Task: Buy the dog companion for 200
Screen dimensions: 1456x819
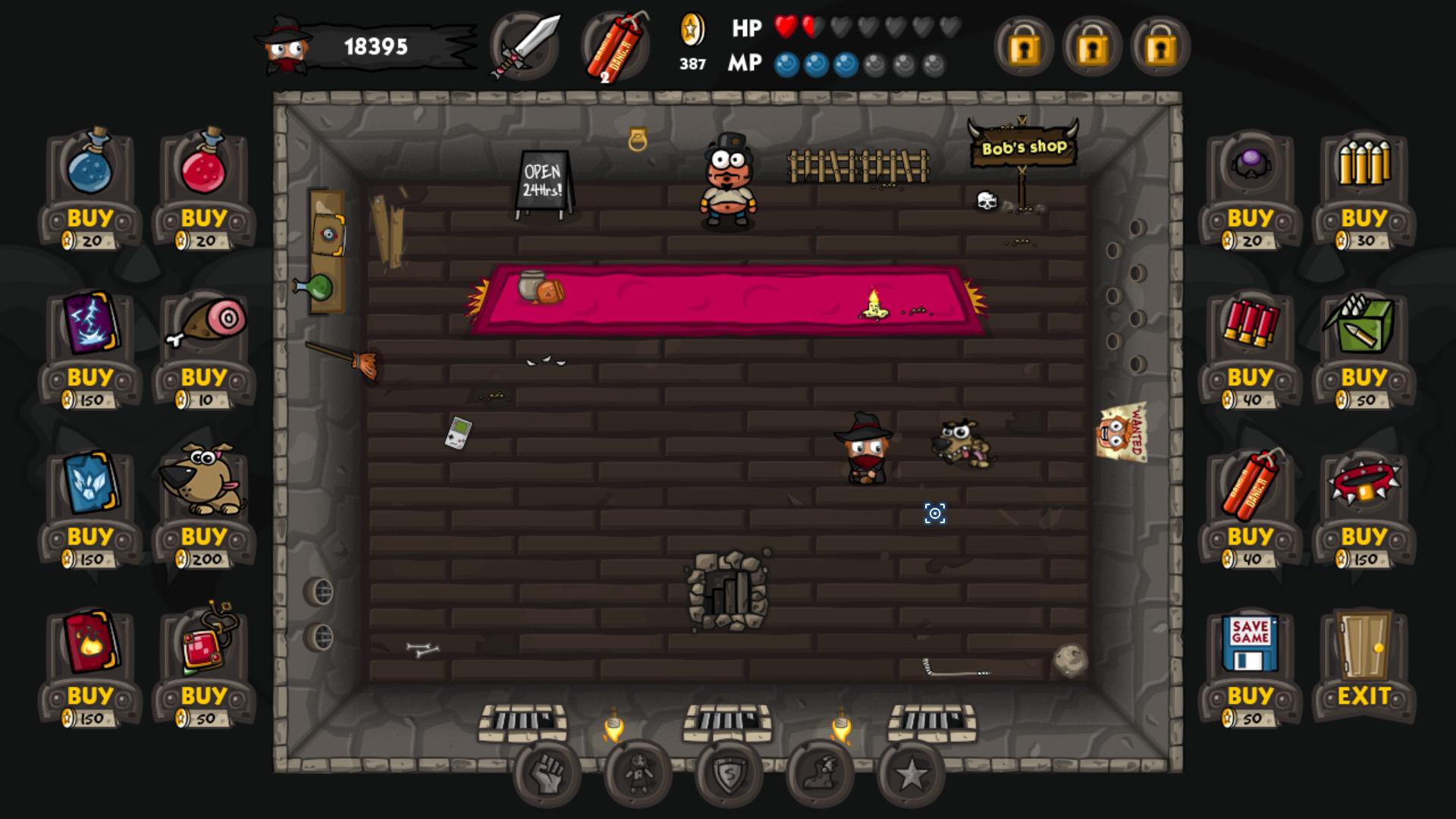Action: click(204, 537)
